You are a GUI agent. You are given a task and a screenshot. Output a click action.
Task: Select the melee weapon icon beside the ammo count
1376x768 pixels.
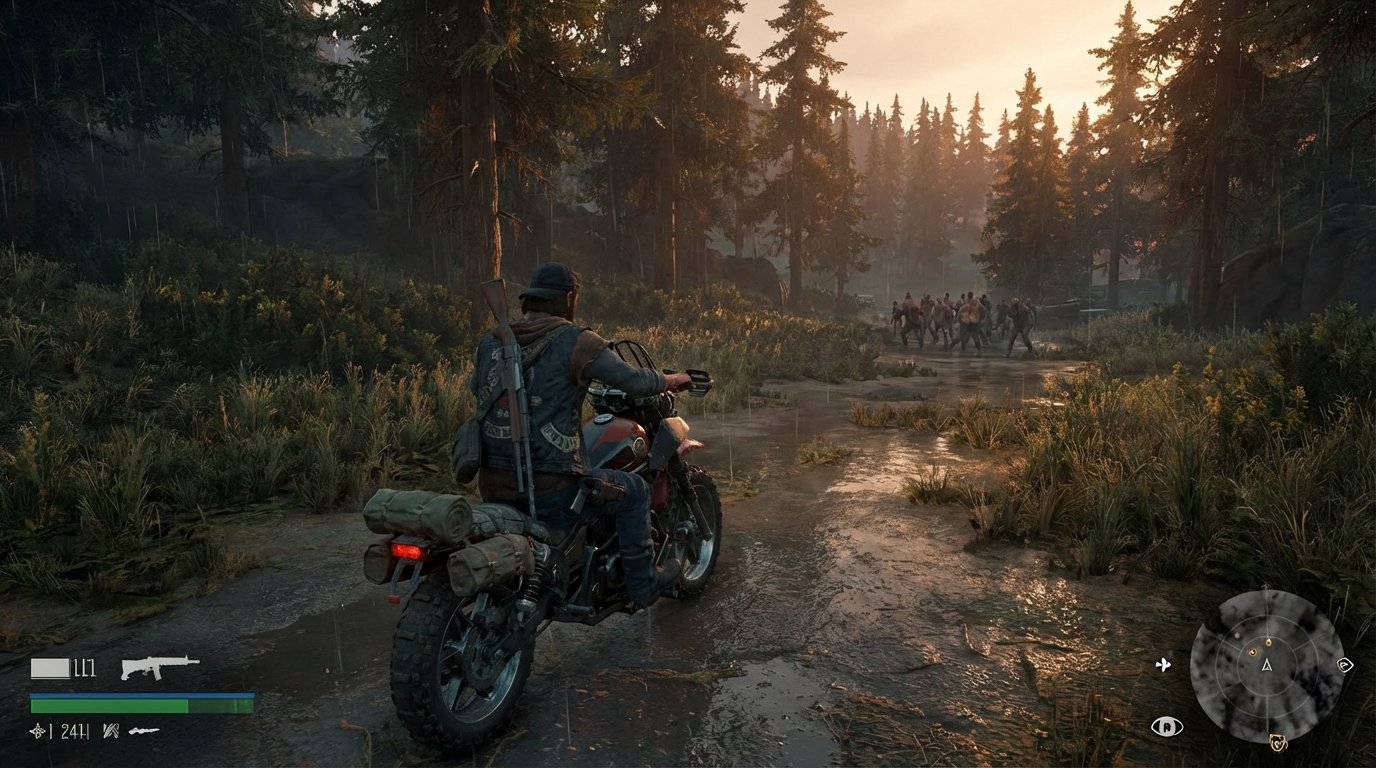pyautogui.click(x=110, y=731)
